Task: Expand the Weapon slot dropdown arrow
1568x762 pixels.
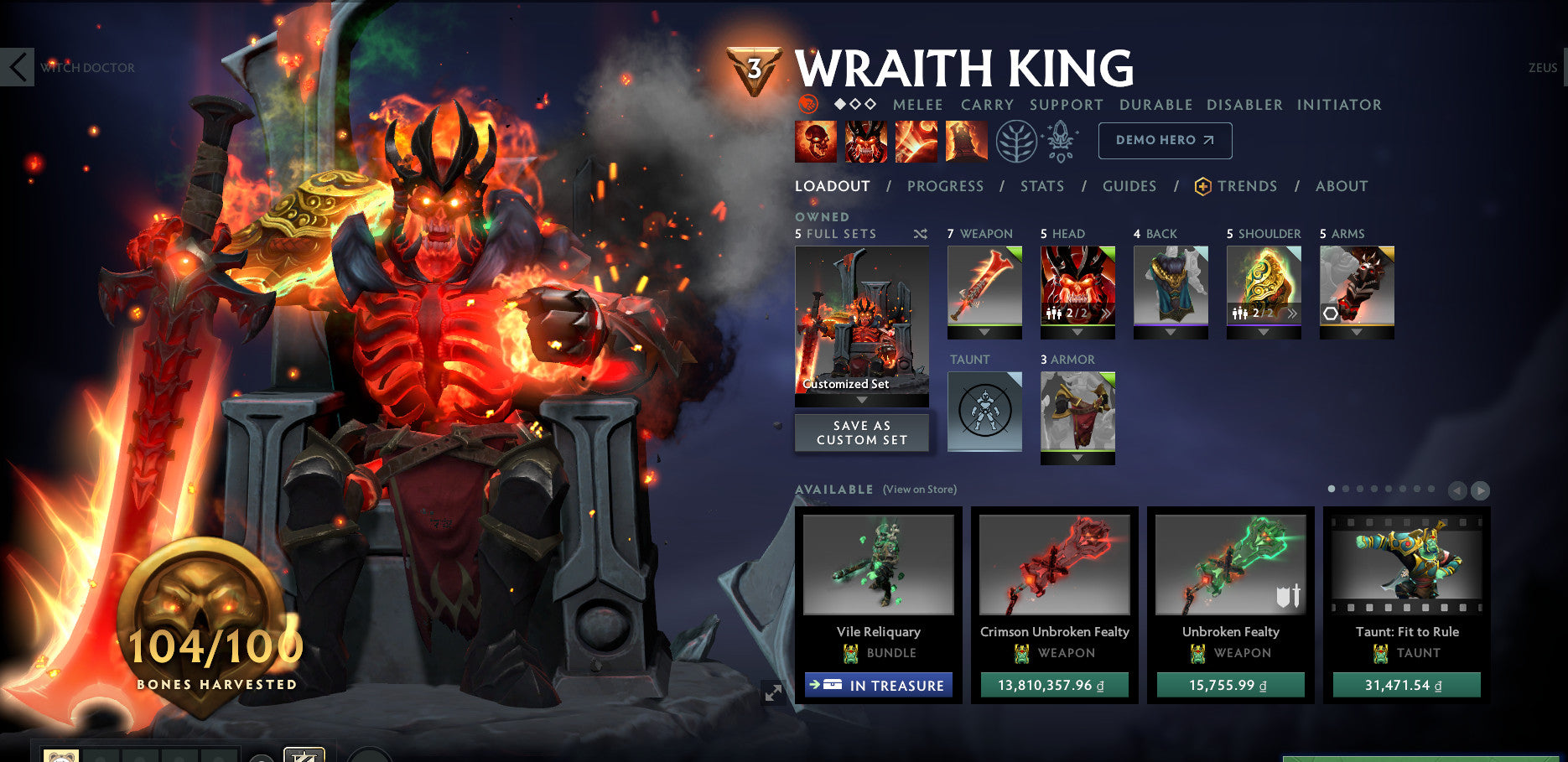Action: [x=984, y=333]
